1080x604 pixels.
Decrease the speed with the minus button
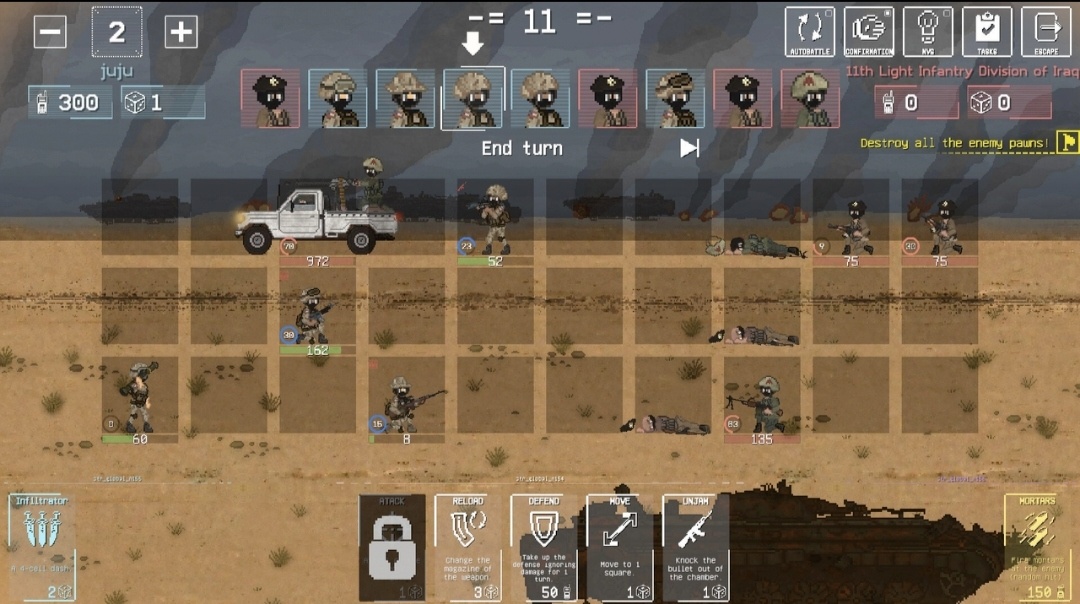tap(50, 32)
